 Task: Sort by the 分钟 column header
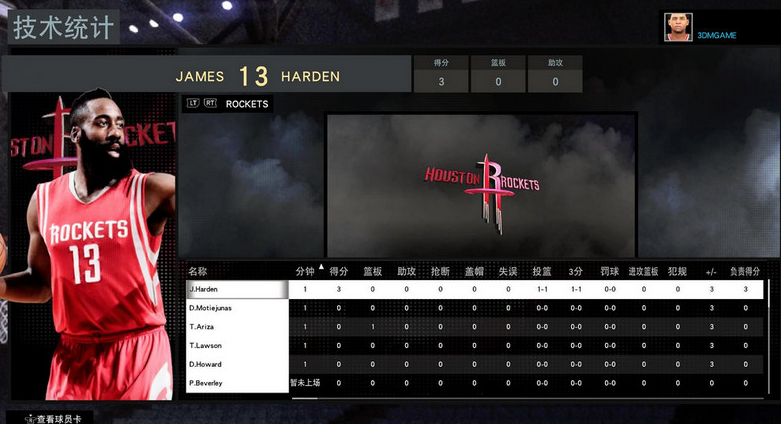click(305, 271)
